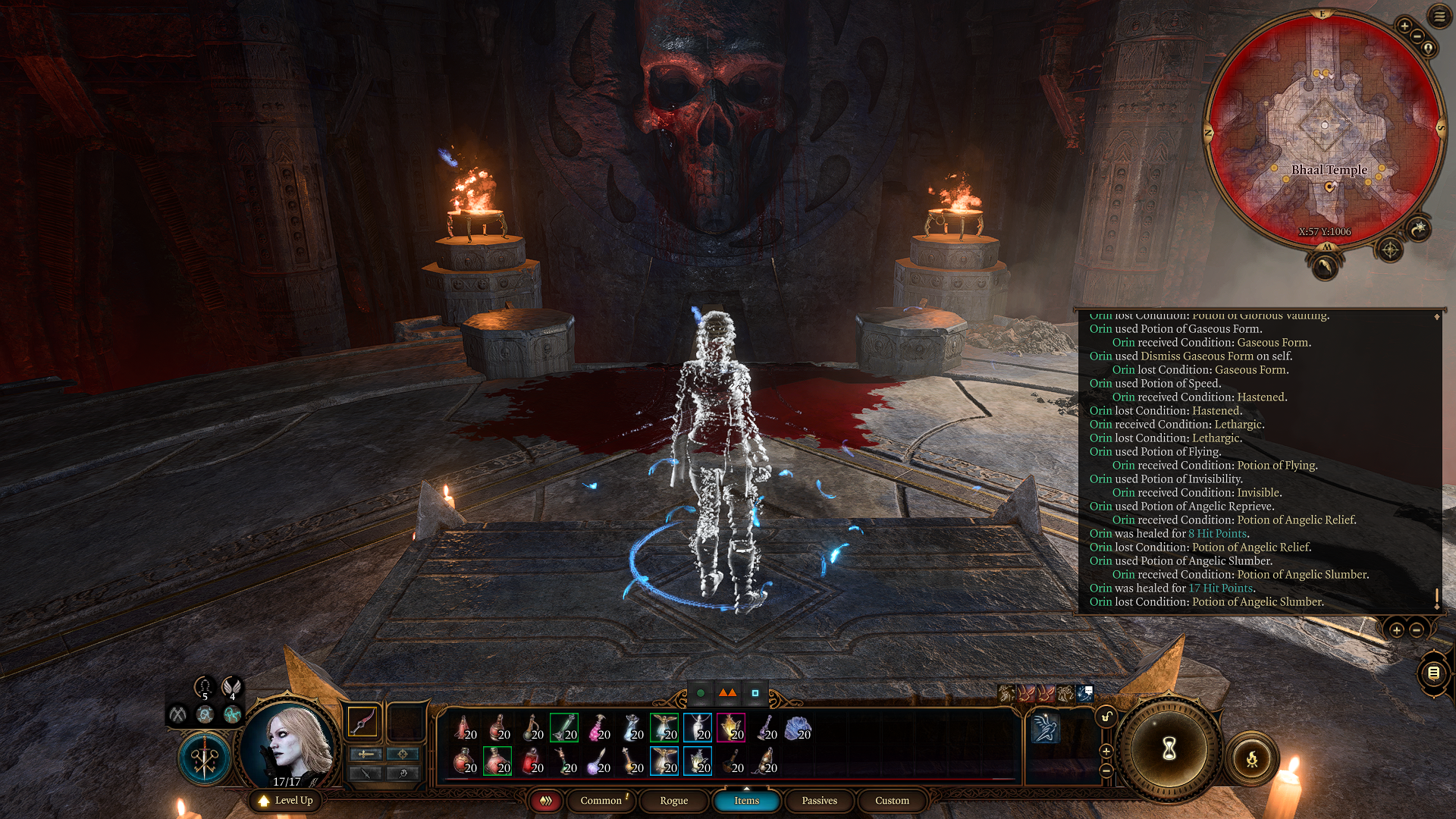This screenshot has height=819, width=1456.
Task: Use the blue shell item in hotbar
Action: point(798,729)
